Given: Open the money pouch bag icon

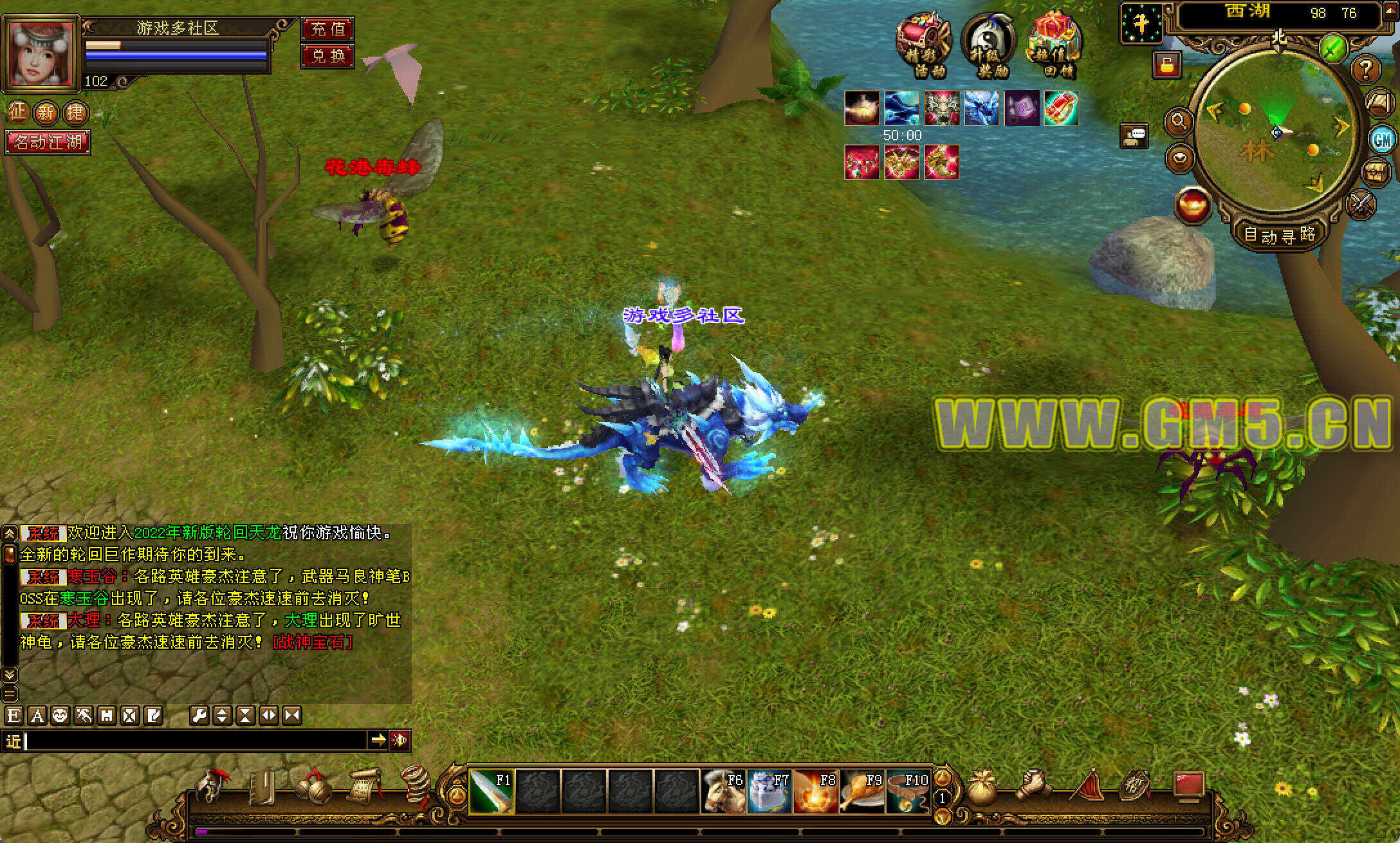Looking at the screenshot, I should [982, 789].
